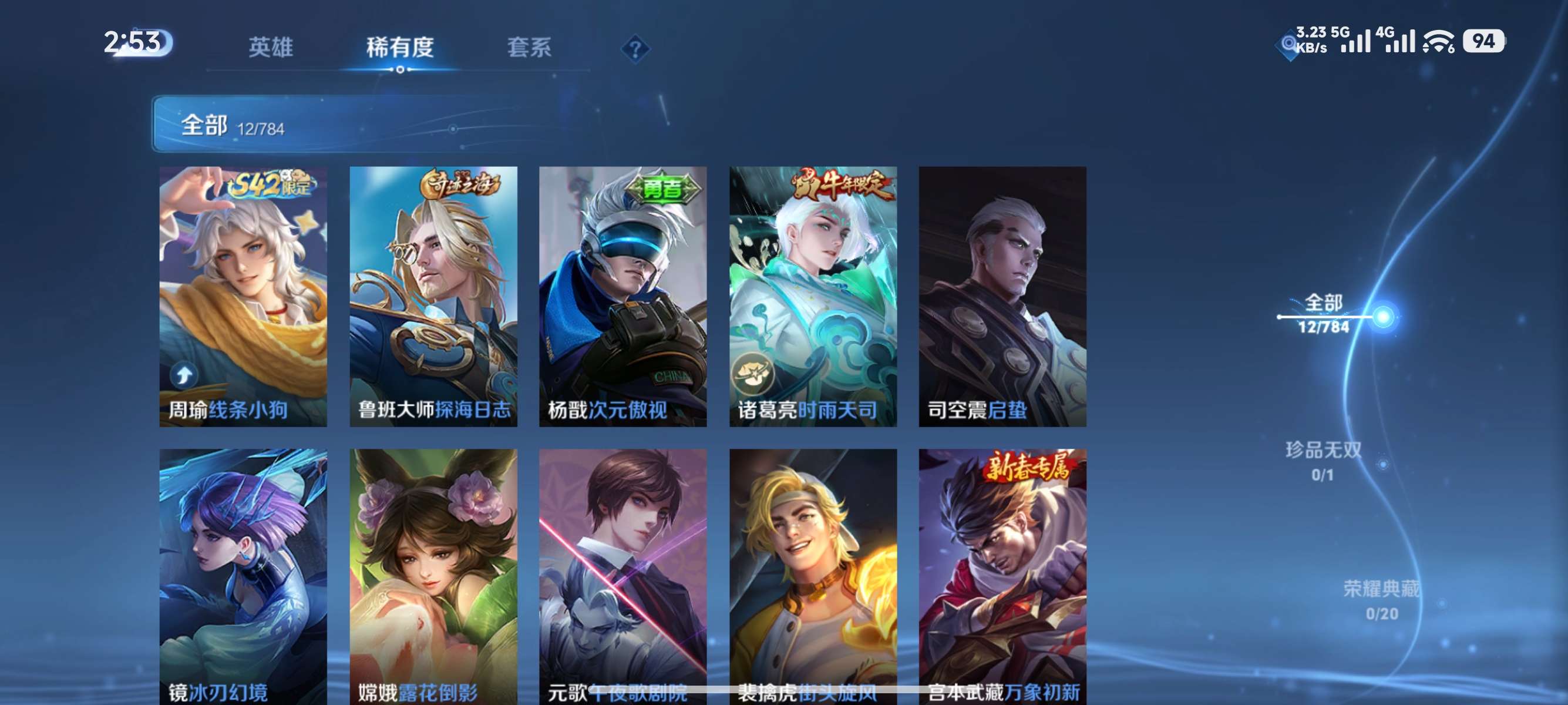This screenshot has width=1568, height=705.
Task: Open the question mark help icon
Action: coord(635,50)
